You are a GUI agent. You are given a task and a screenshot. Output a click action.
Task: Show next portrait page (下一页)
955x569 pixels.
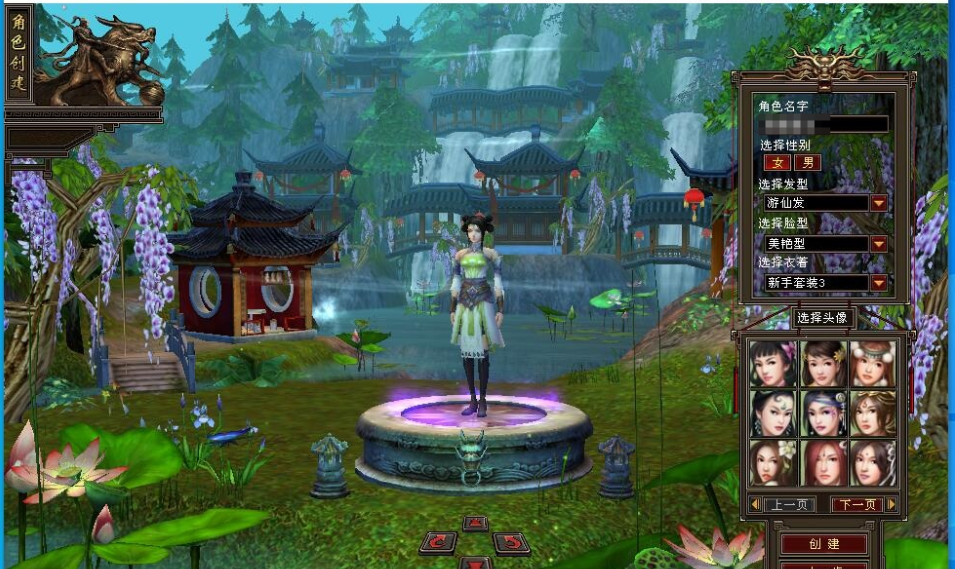pos(857,505)
